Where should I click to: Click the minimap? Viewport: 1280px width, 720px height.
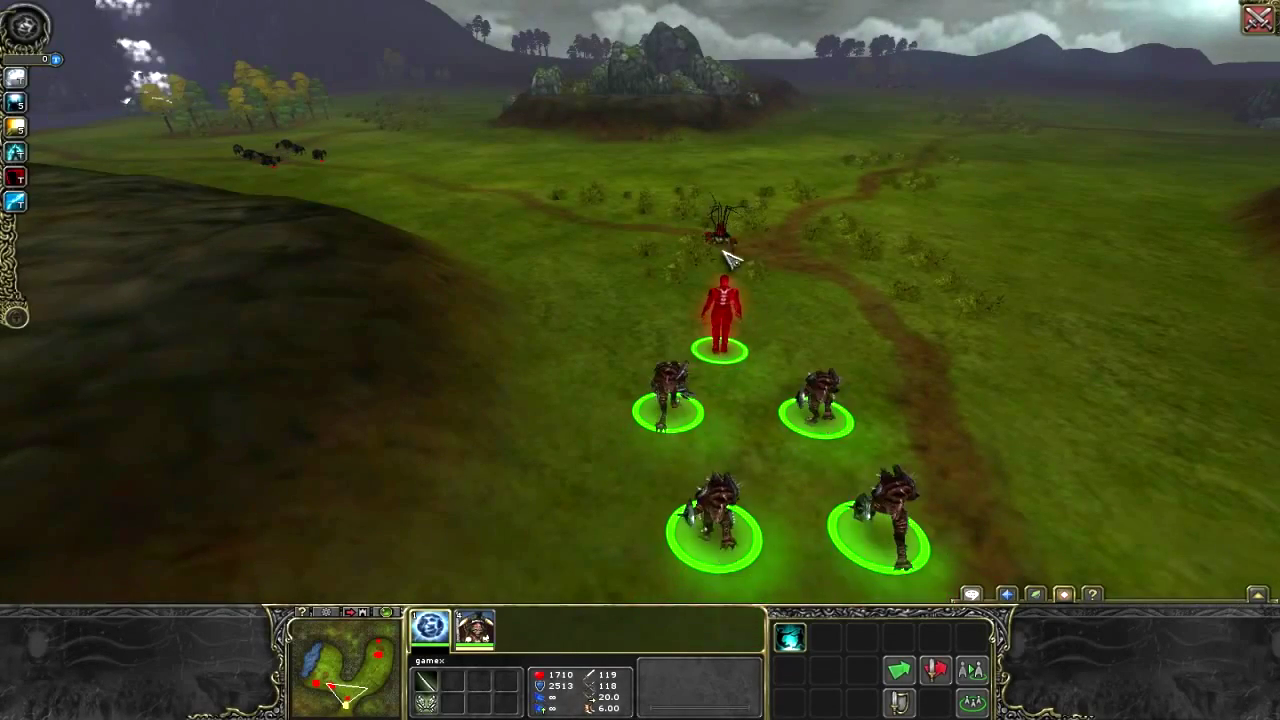346,668
